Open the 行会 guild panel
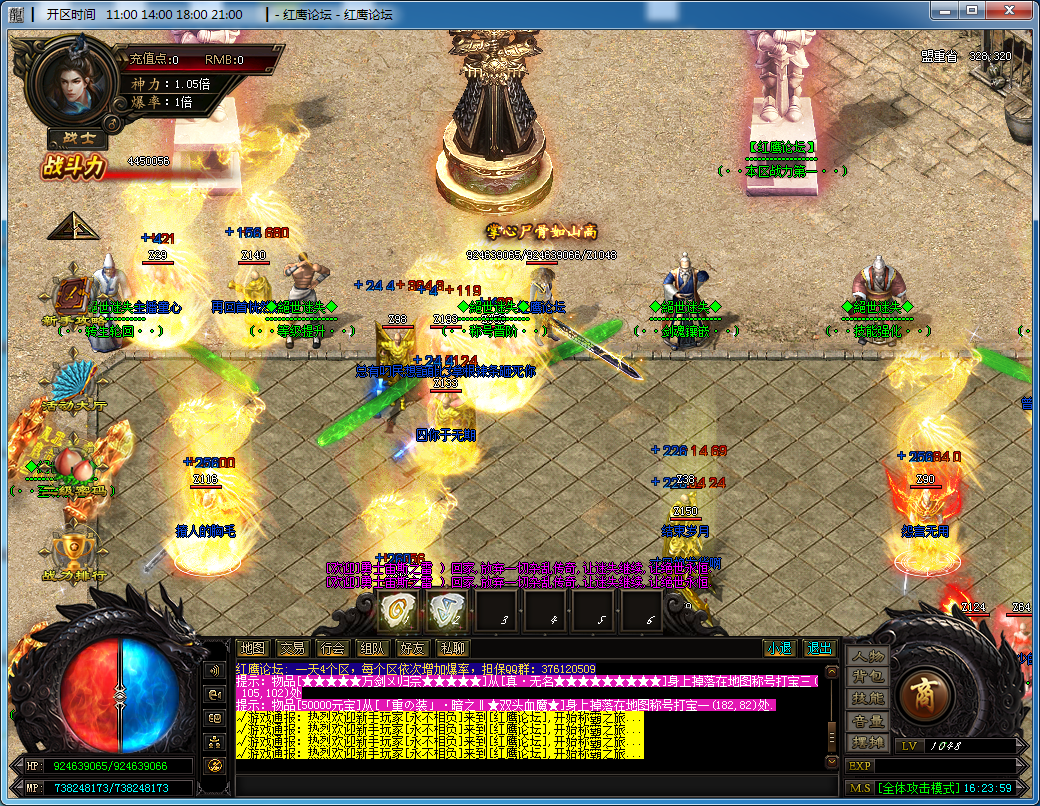Viewport: 1040px width, 806px height. (332, 648)
